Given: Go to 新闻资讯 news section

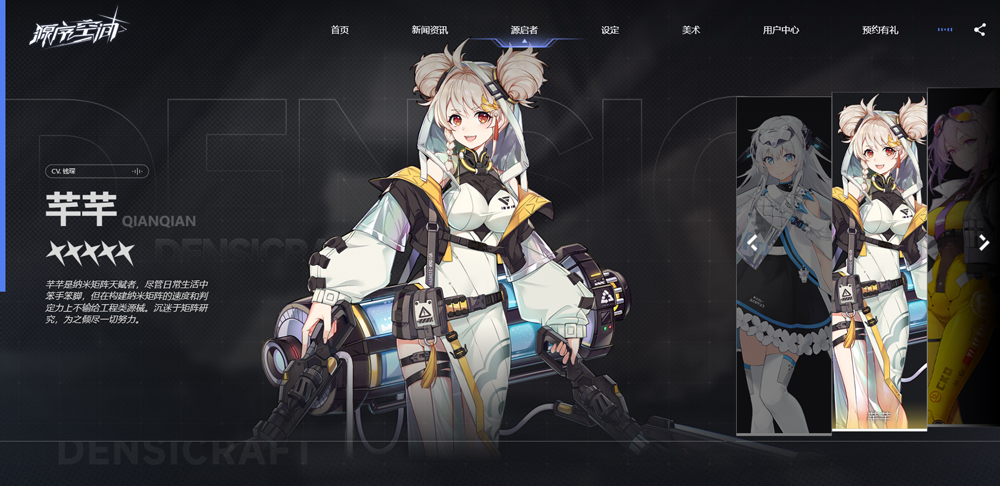Looking at the screenshot, I should point(431,30).
